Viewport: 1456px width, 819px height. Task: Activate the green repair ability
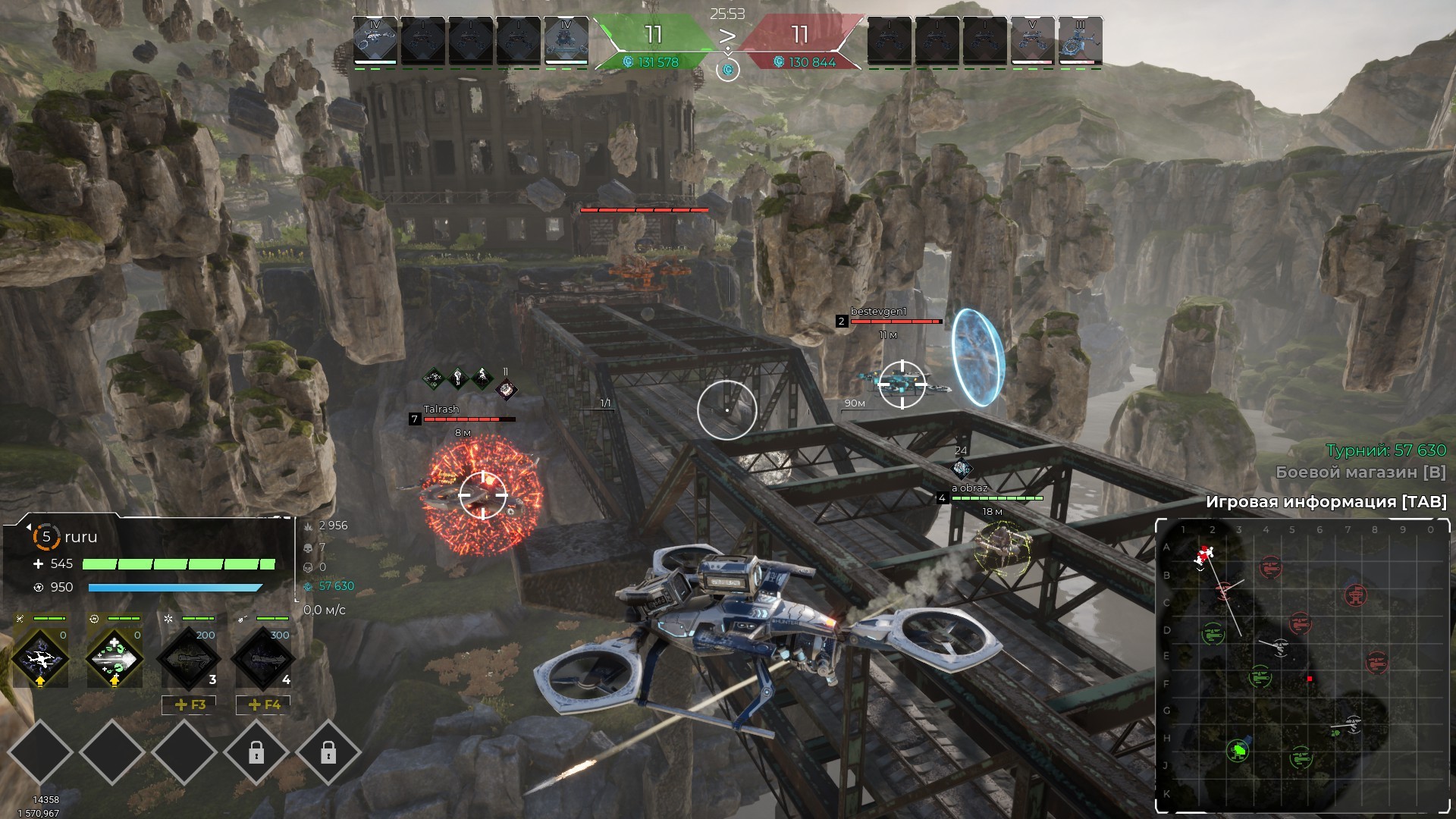tap(114, 658)
